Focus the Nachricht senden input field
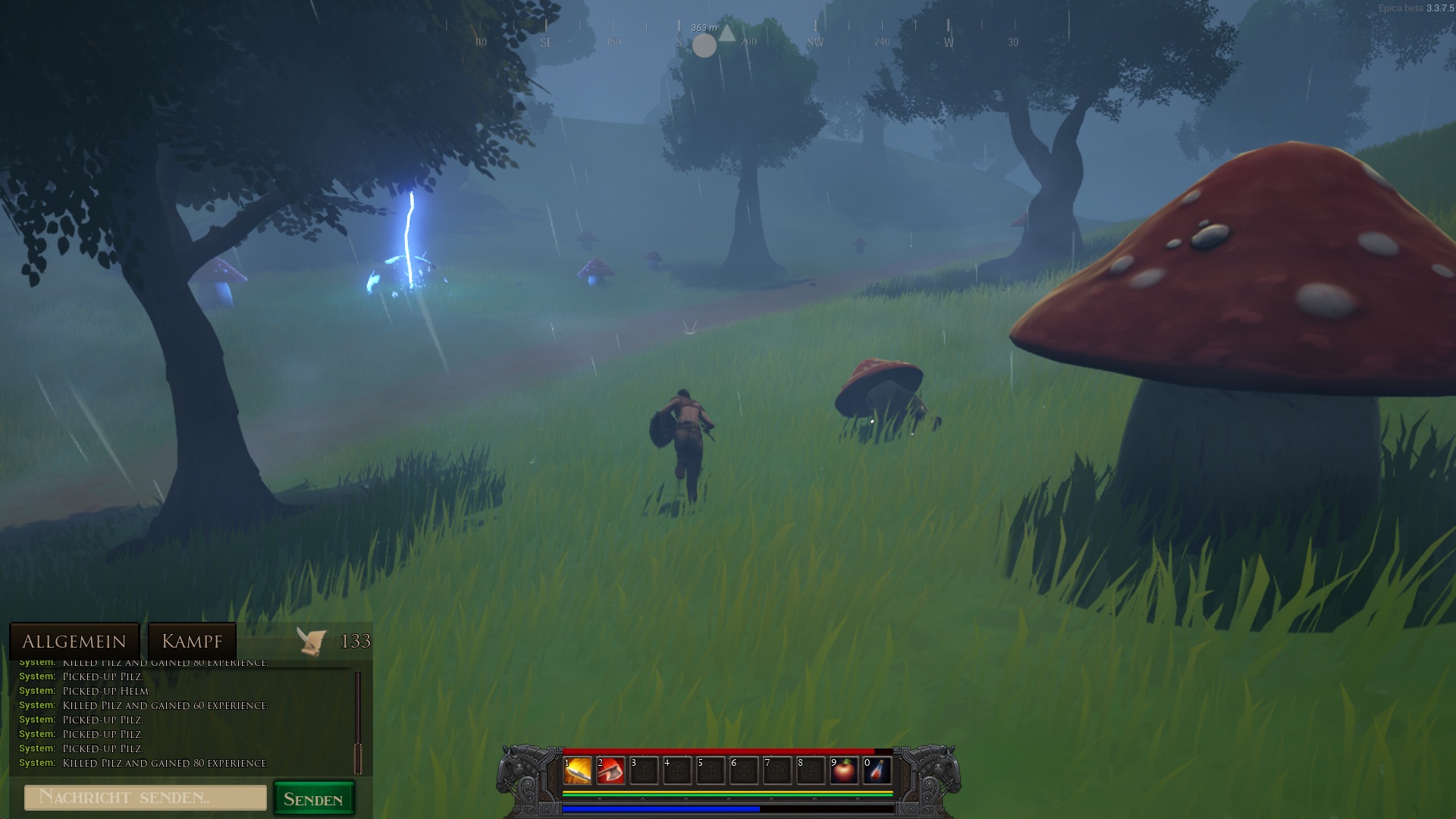1456x819 pixels. pyautogui.click(x=146, y=798)
